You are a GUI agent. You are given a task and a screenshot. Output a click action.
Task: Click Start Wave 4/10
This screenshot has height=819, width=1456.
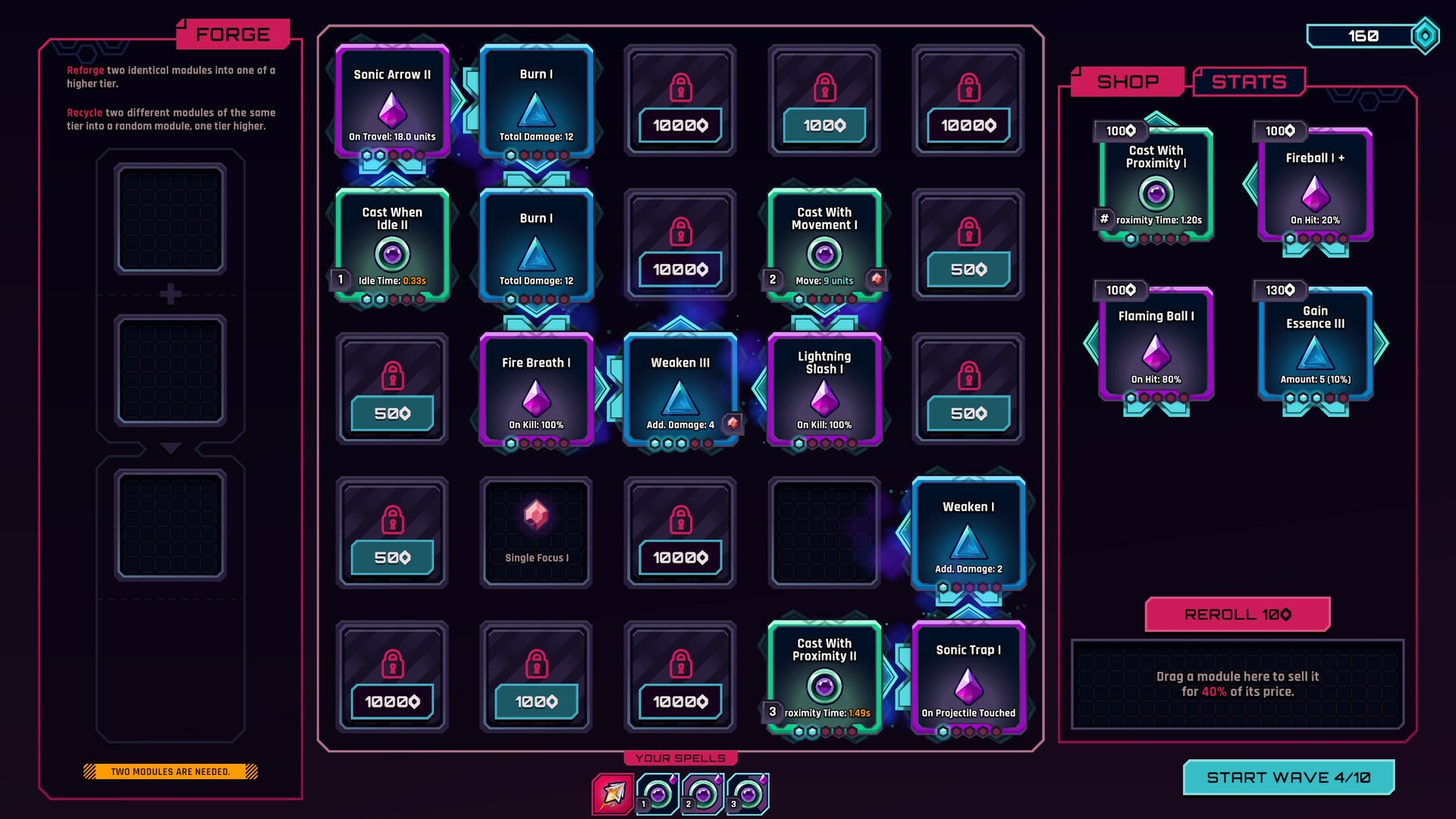(1289, 776)
